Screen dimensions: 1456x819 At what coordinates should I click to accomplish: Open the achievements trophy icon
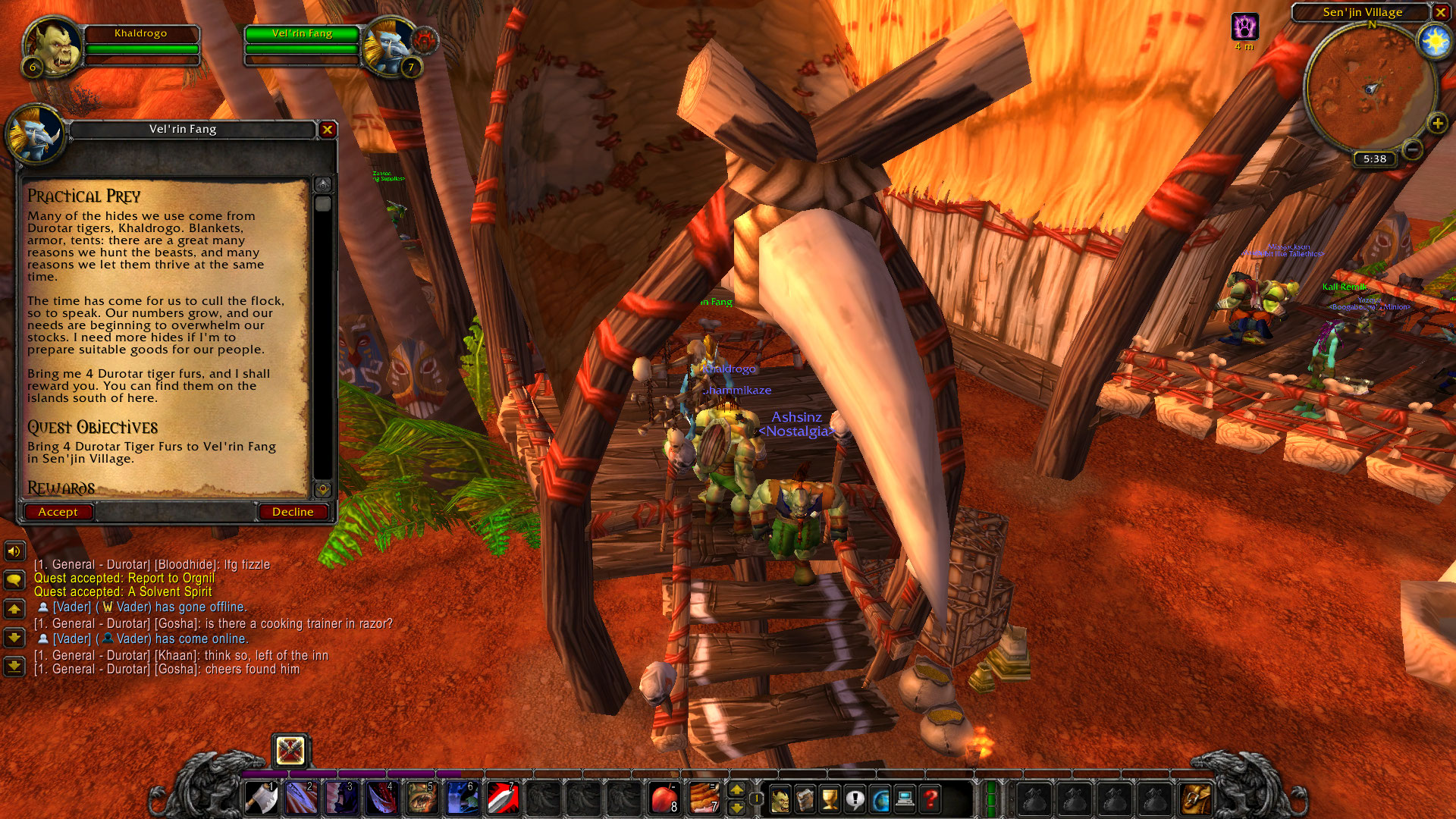(x=830, y=798)
